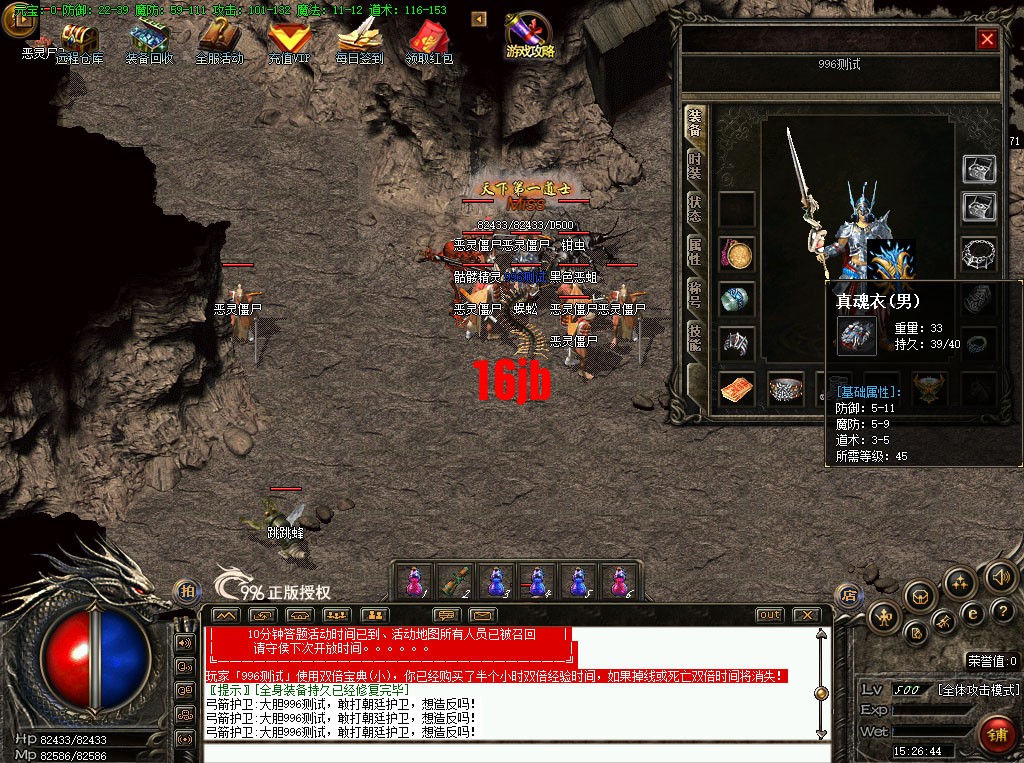Click the chat window 'out' button
1024x763 pixels.
pos(769,614)
